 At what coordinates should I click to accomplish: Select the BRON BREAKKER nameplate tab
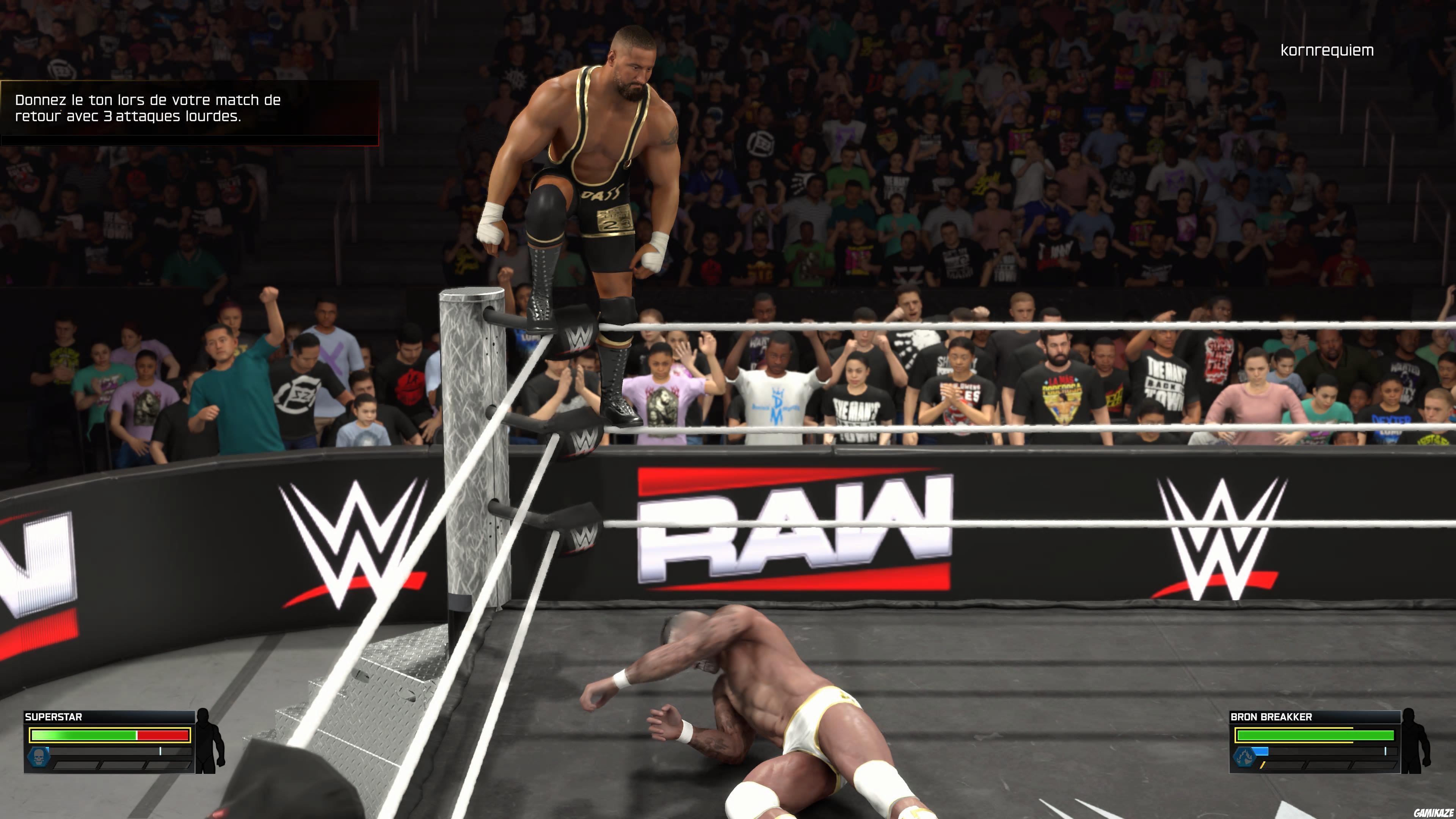1272,717
